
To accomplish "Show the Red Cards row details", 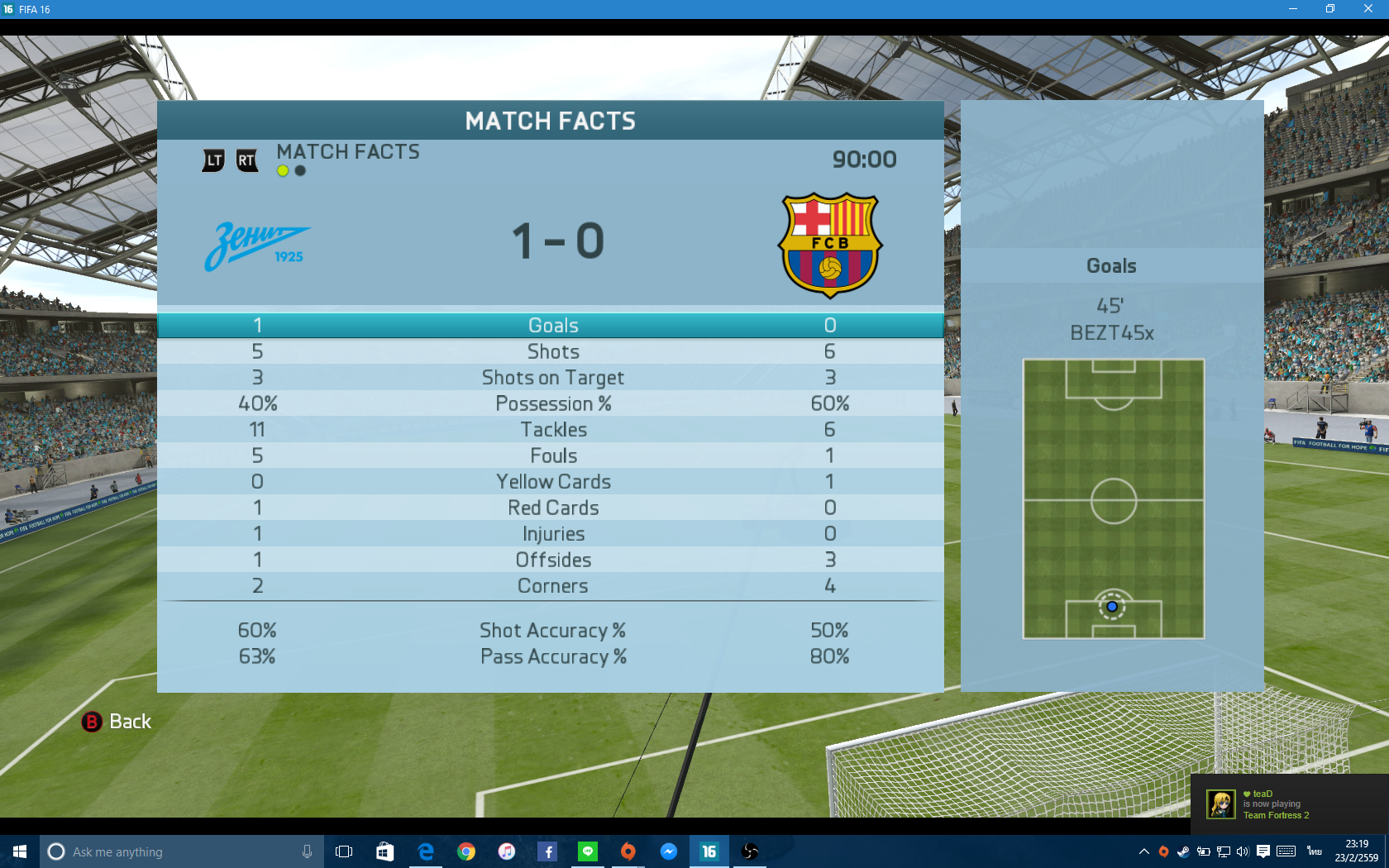I will click(552, 508).
